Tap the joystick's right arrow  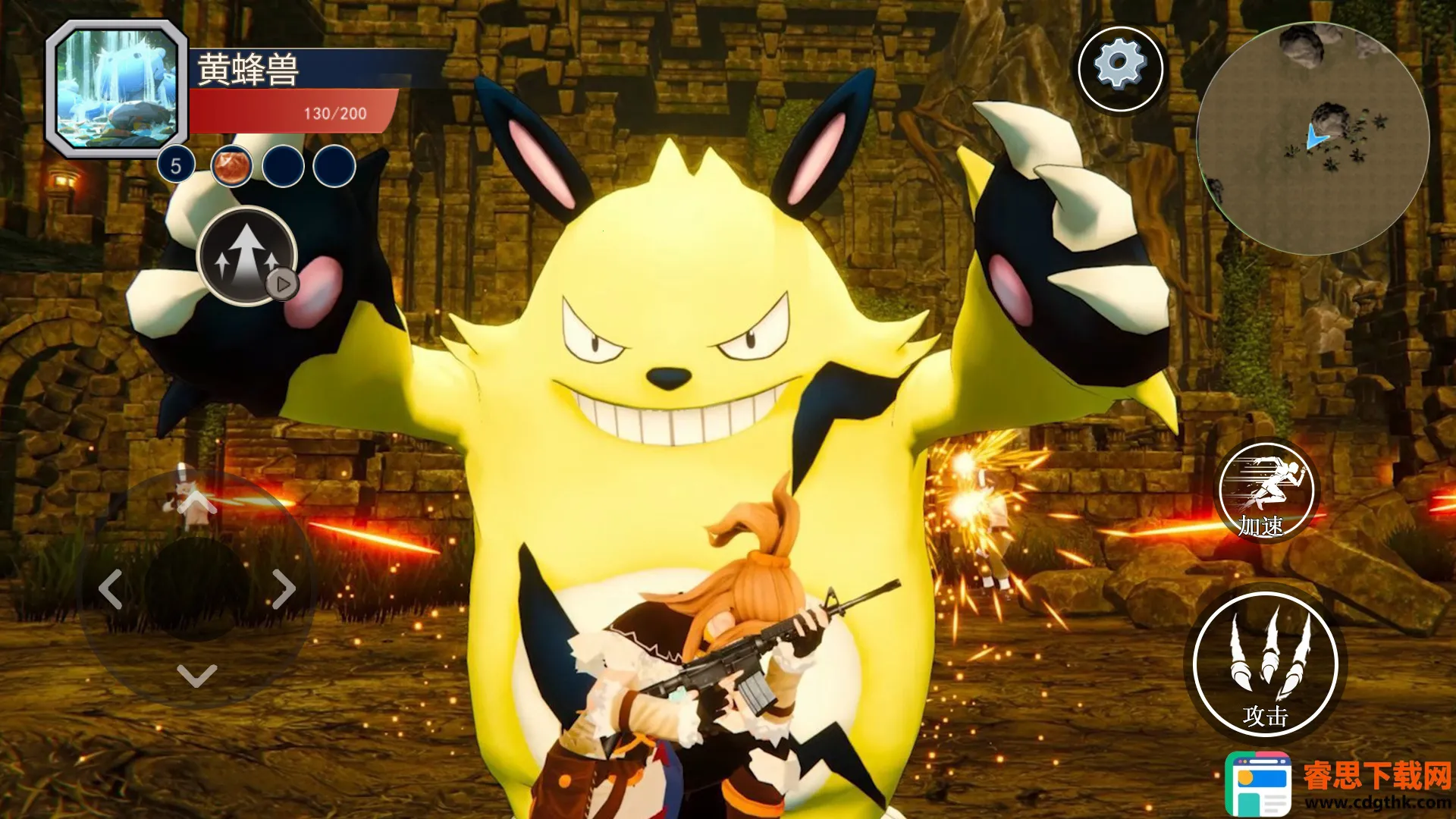(x=283, y=589)
